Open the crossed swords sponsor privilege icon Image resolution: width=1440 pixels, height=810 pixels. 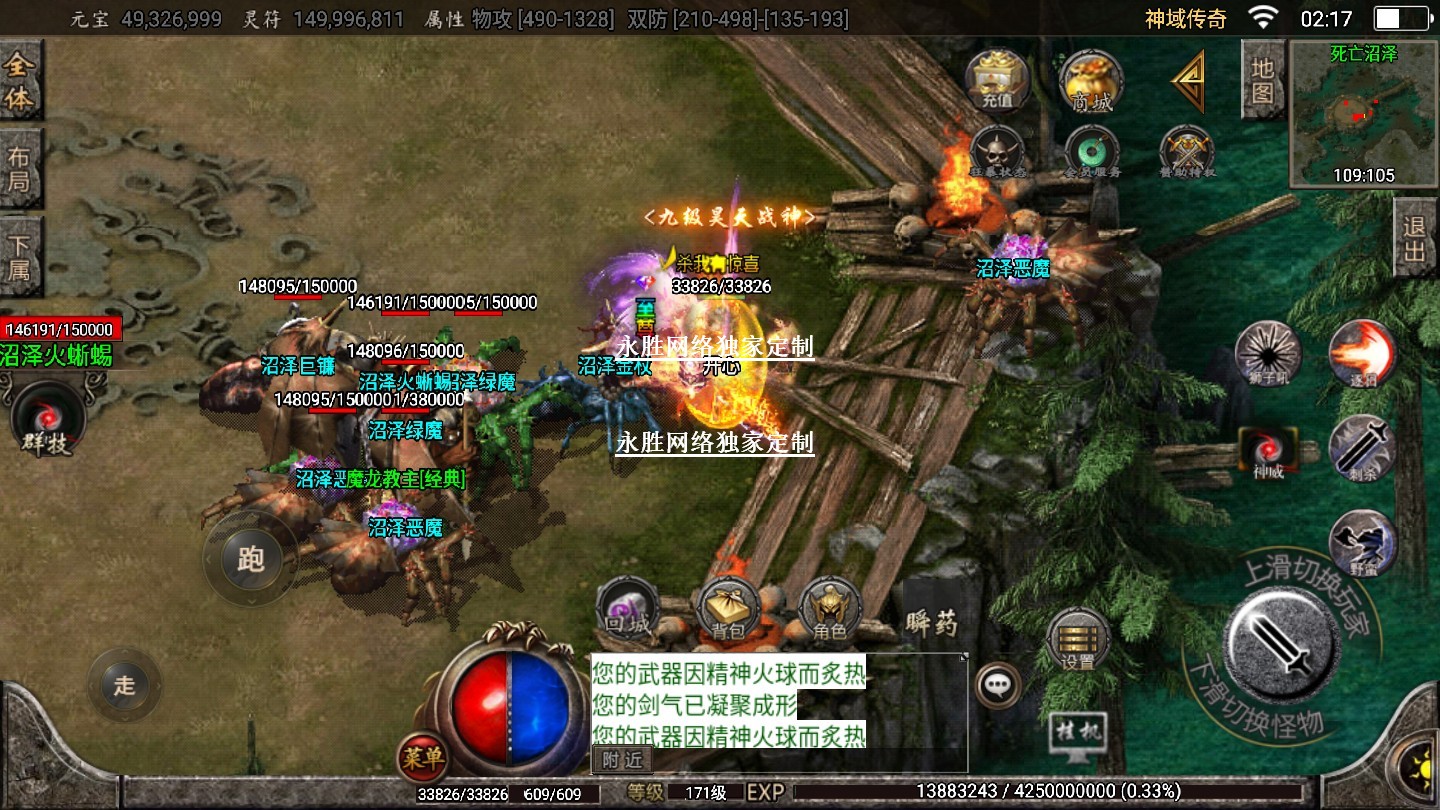(1187, 153)
